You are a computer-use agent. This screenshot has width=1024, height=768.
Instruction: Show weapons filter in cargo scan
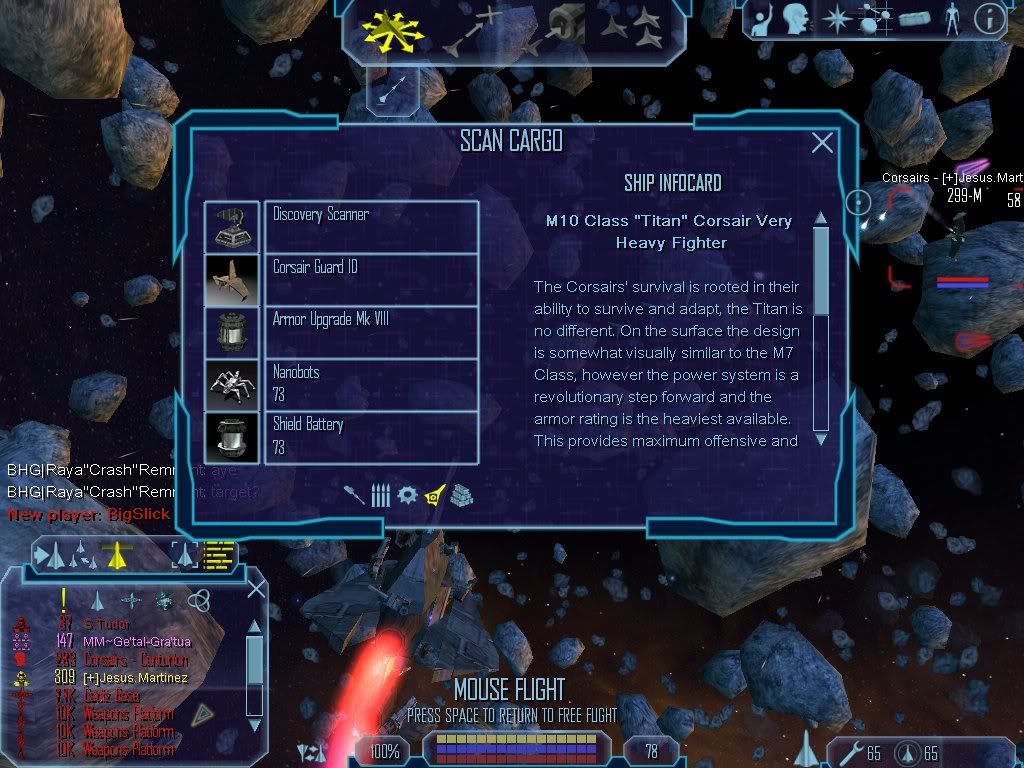coord(355,494)
